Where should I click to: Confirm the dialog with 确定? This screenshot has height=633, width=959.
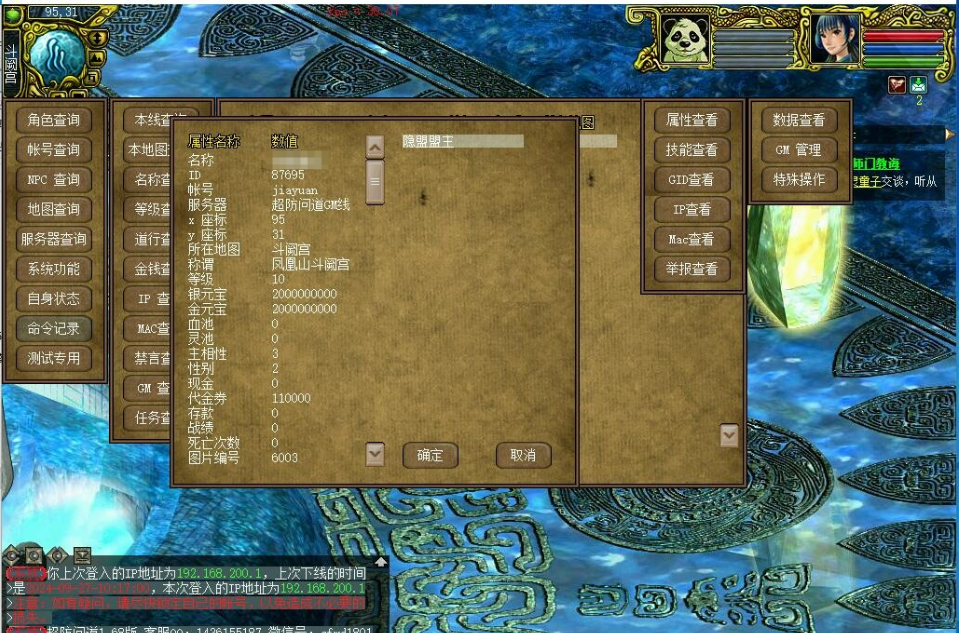coord(430,455)
